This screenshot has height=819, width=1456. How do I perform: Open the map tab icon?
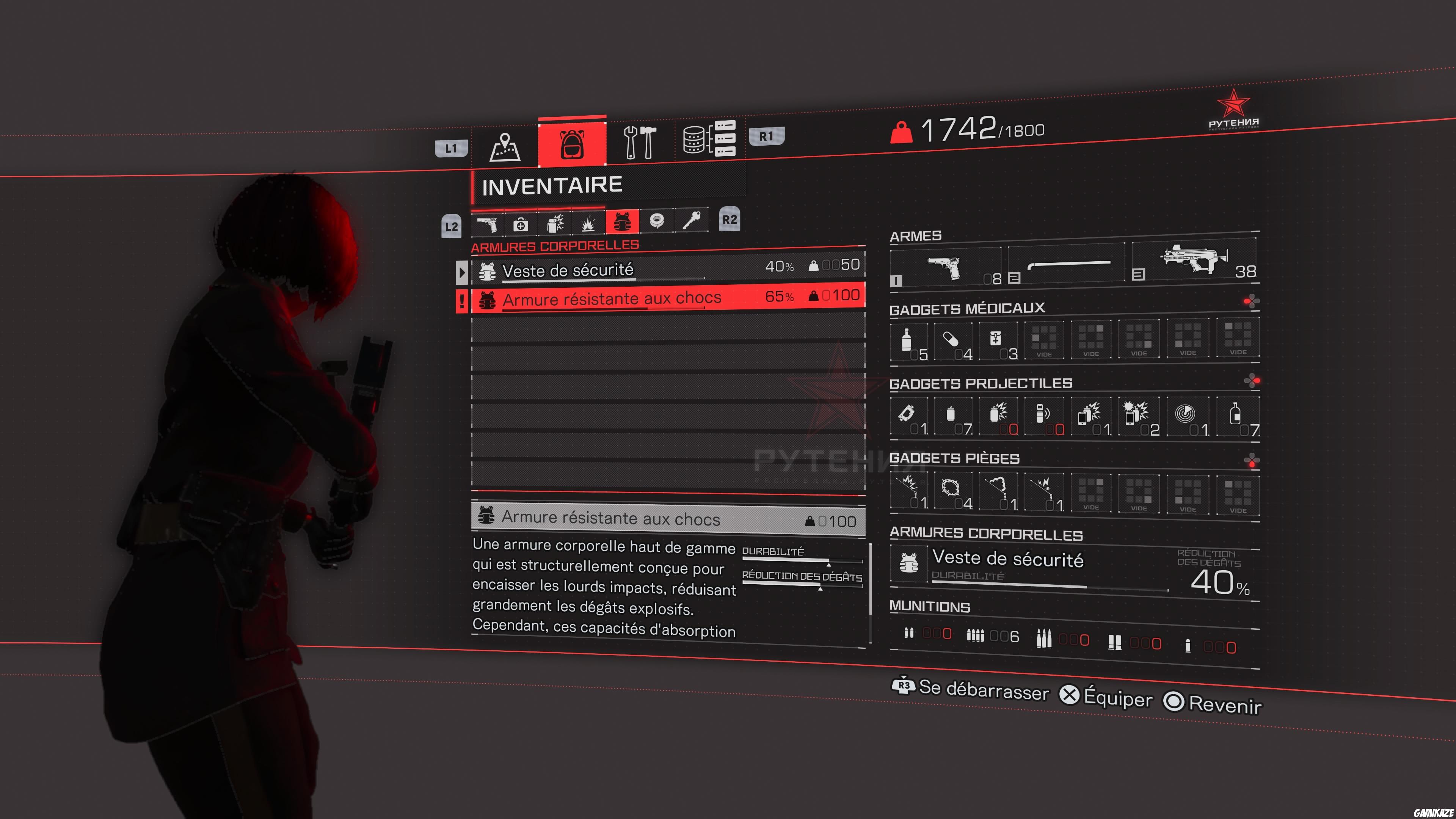click(506, 146)
